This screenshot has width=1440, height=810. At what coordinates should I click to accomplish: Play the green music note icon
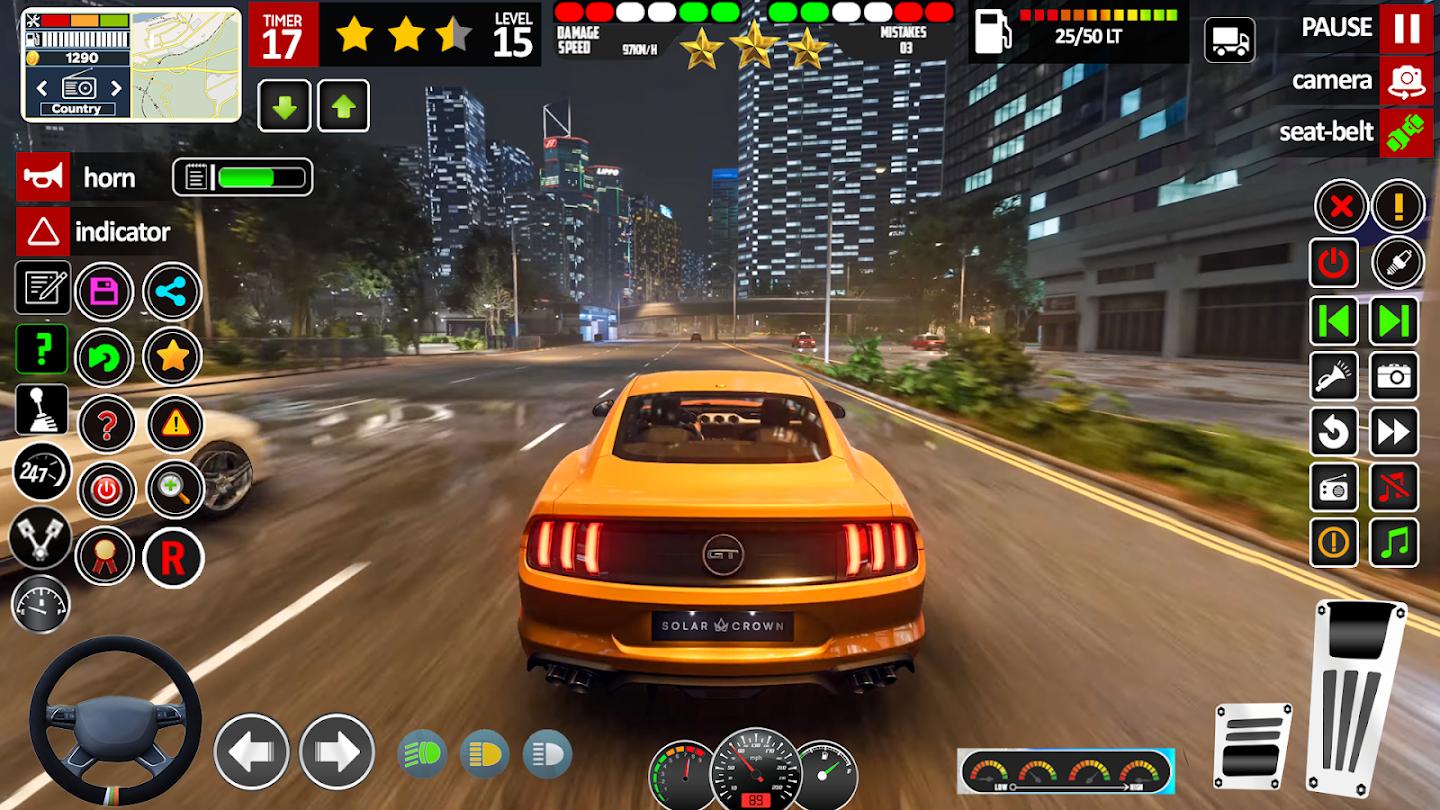click(x=1394, y=543)
